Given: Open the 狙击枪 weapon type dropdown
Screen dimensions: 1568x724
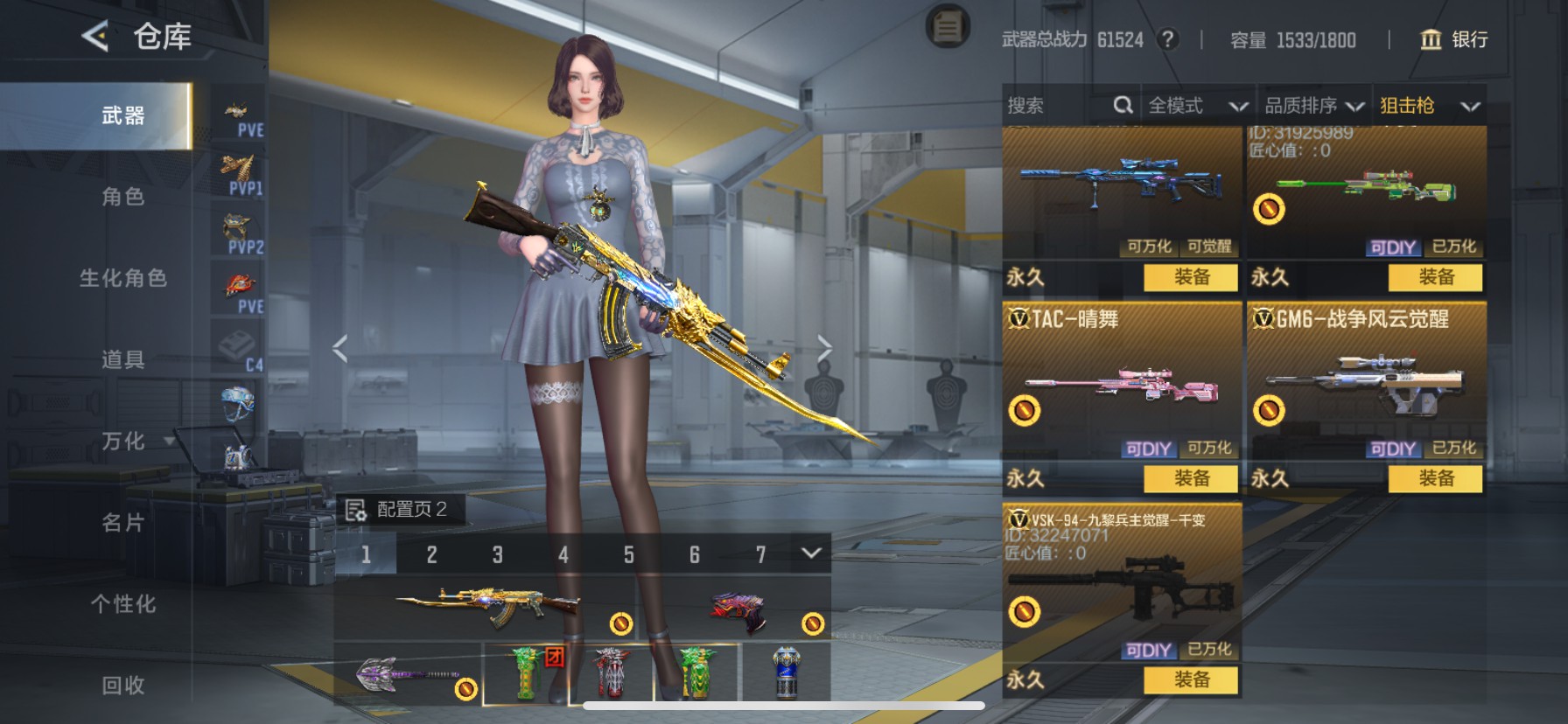Looking at the screenshot, I should pos(1429,106).
